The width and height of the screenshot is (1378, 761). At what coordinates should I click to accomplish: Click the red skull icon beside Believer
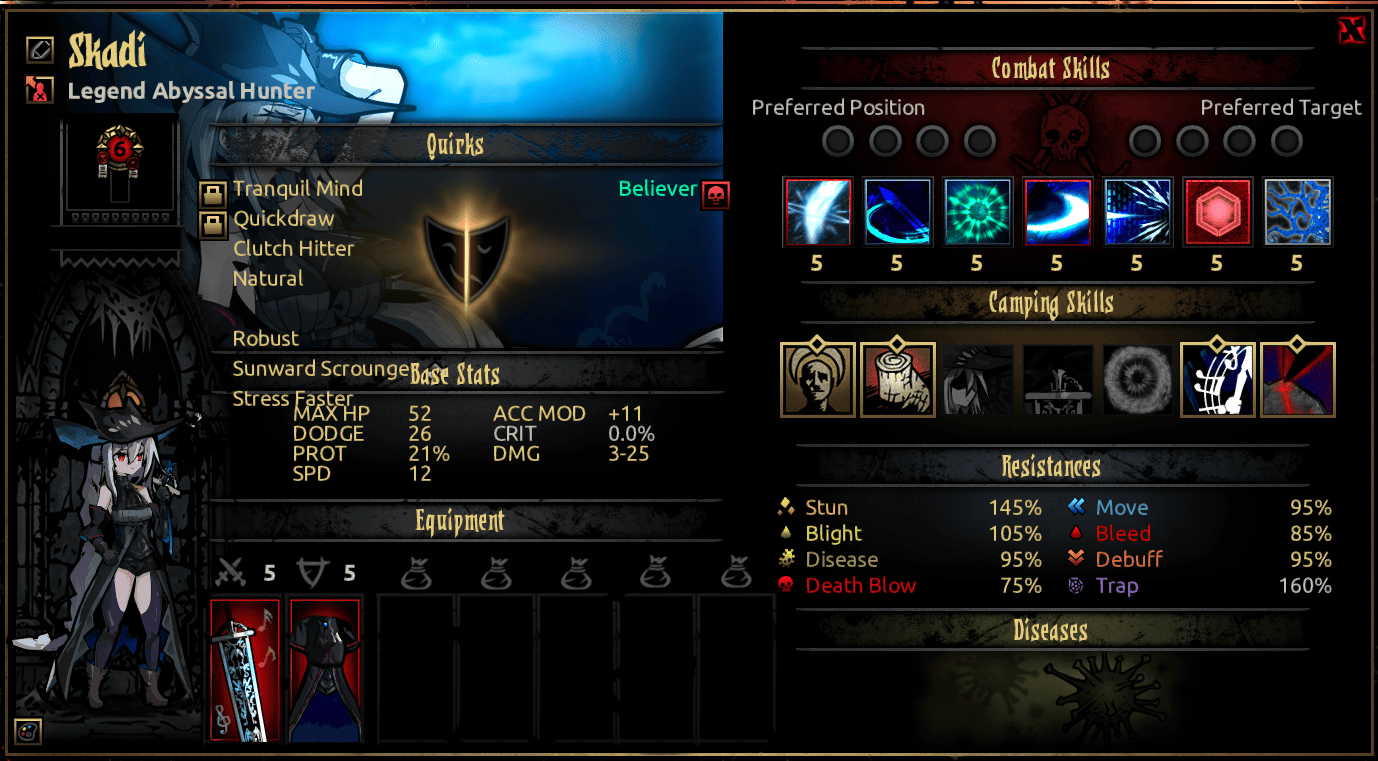pyautogui.click(x=715, y=194)
